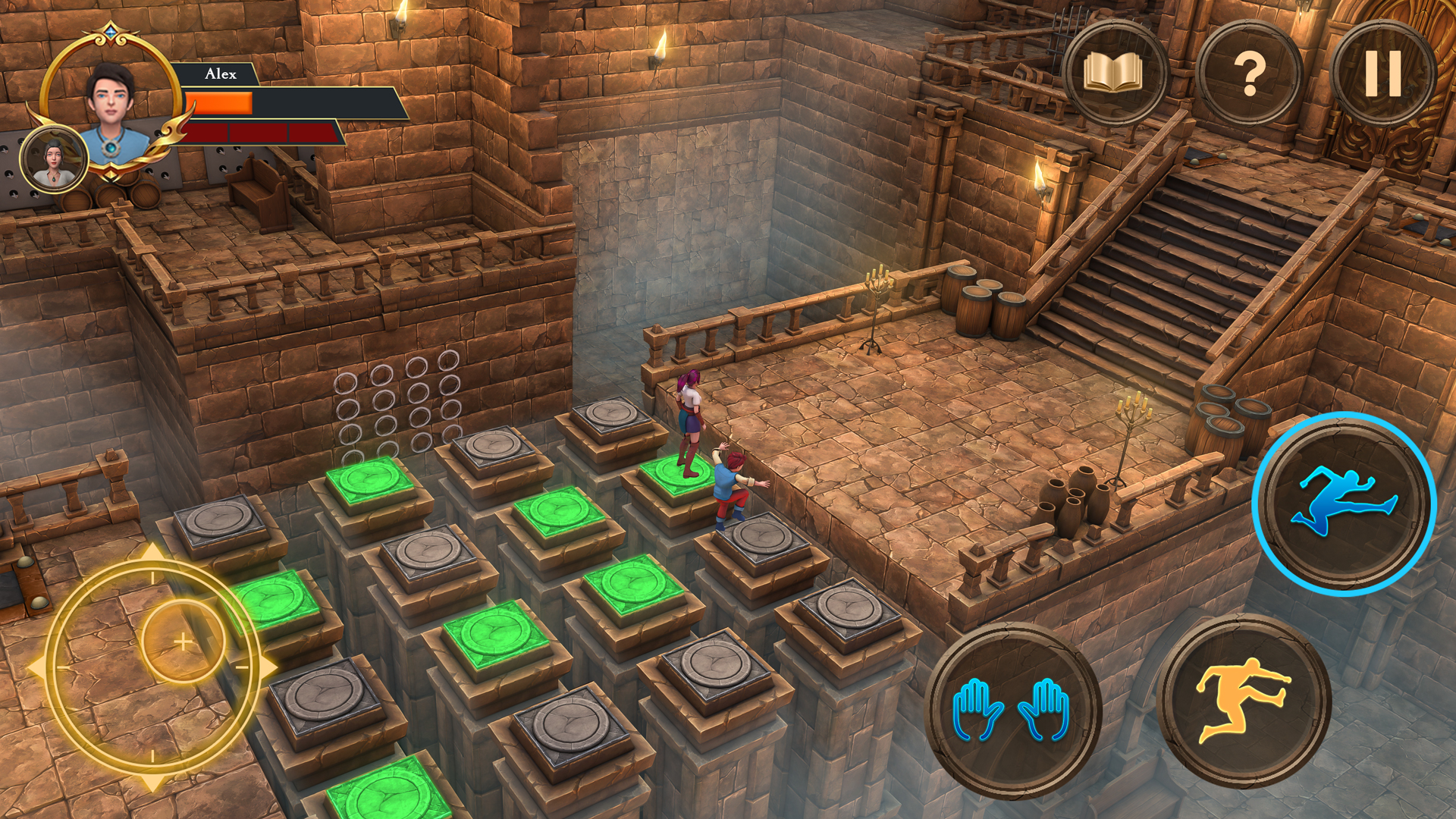Use the blue hands grab action
This screenshot has height=819, width=1456.
point(1012,710)
